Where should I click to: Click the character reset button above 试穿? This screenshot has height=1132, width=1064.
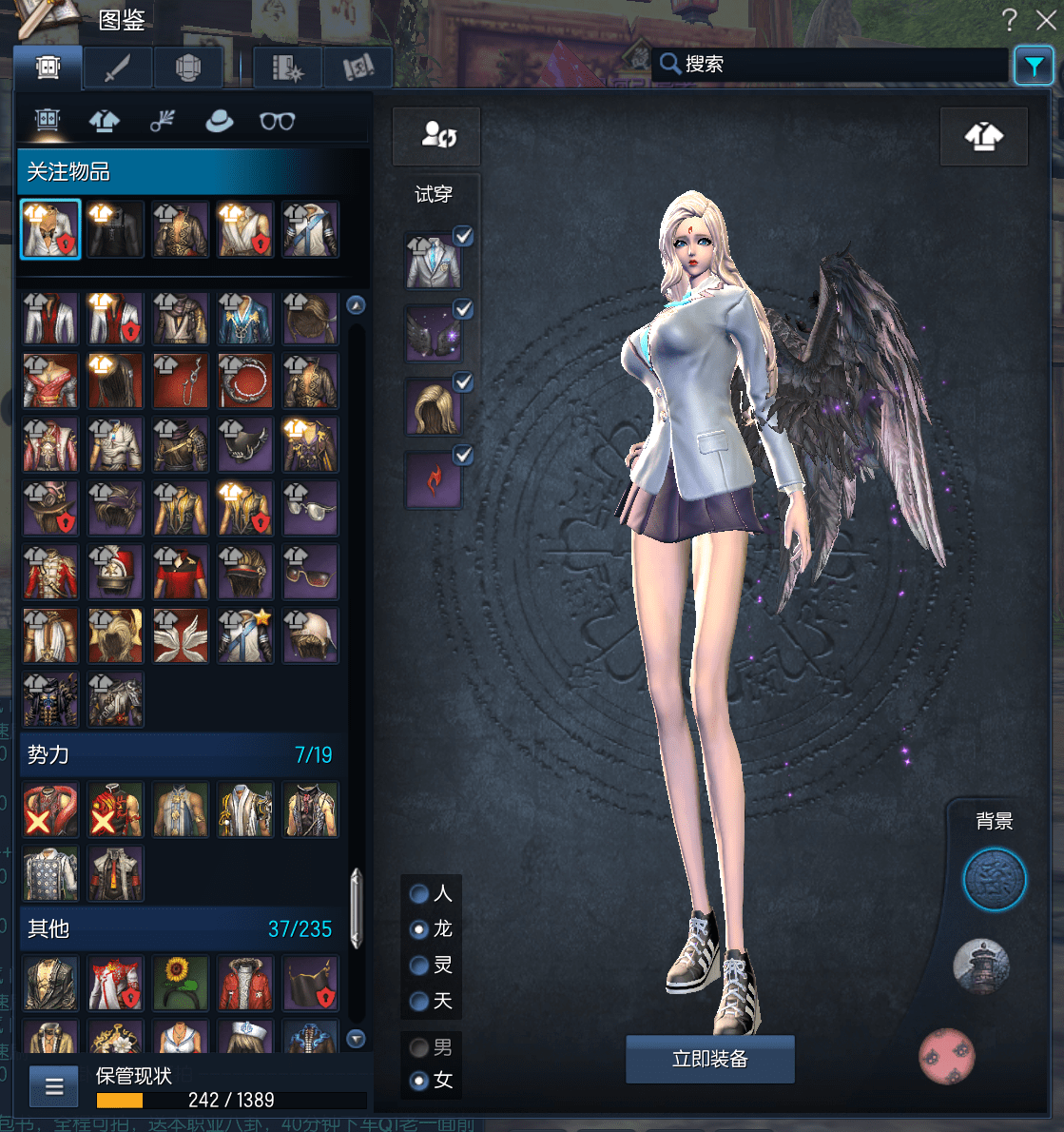coord(437,136)
